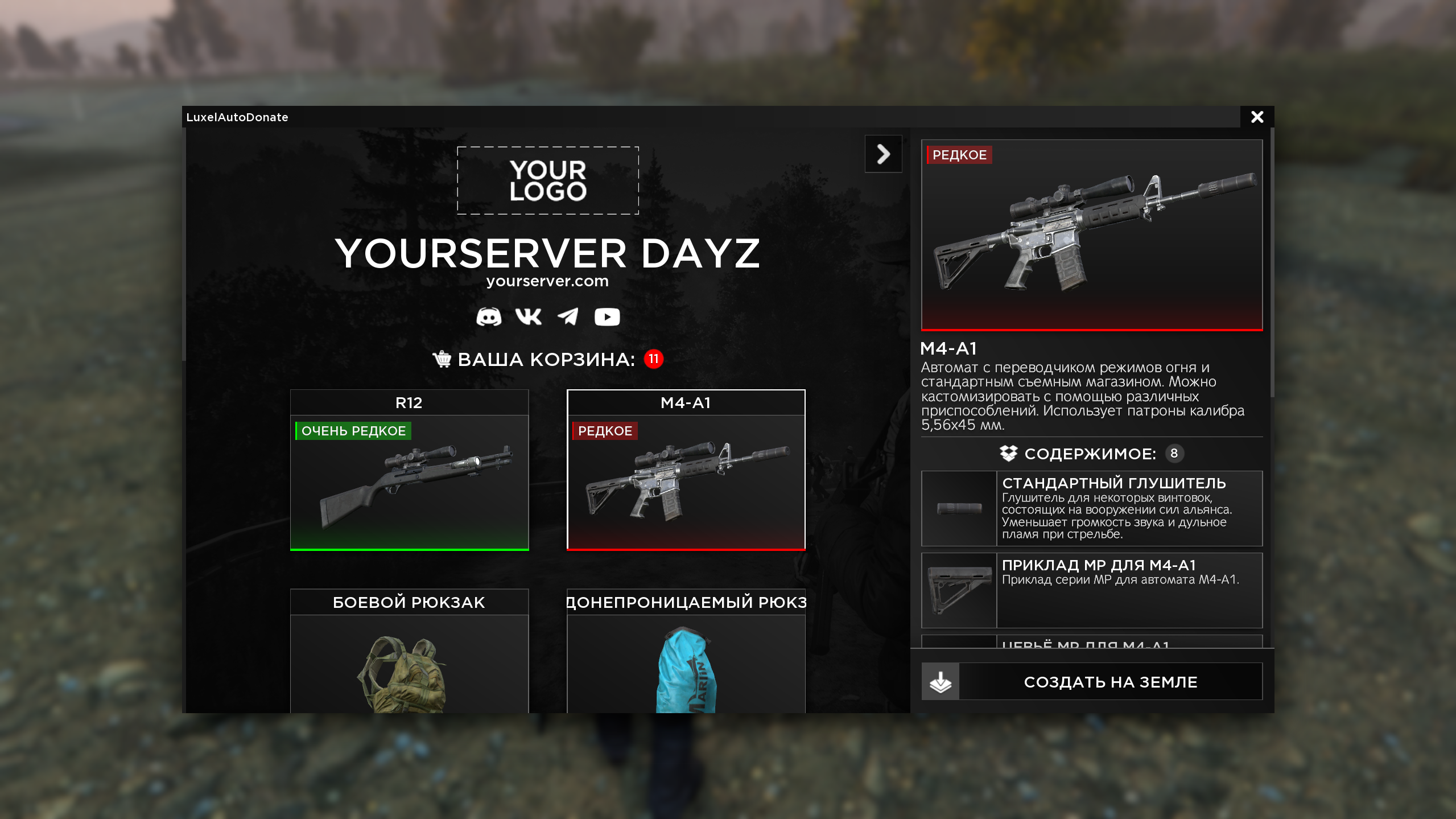Image resolution: width=1456 pixels, height=819 pixels.
Task: Open the VK social icon
Action: 529,317
